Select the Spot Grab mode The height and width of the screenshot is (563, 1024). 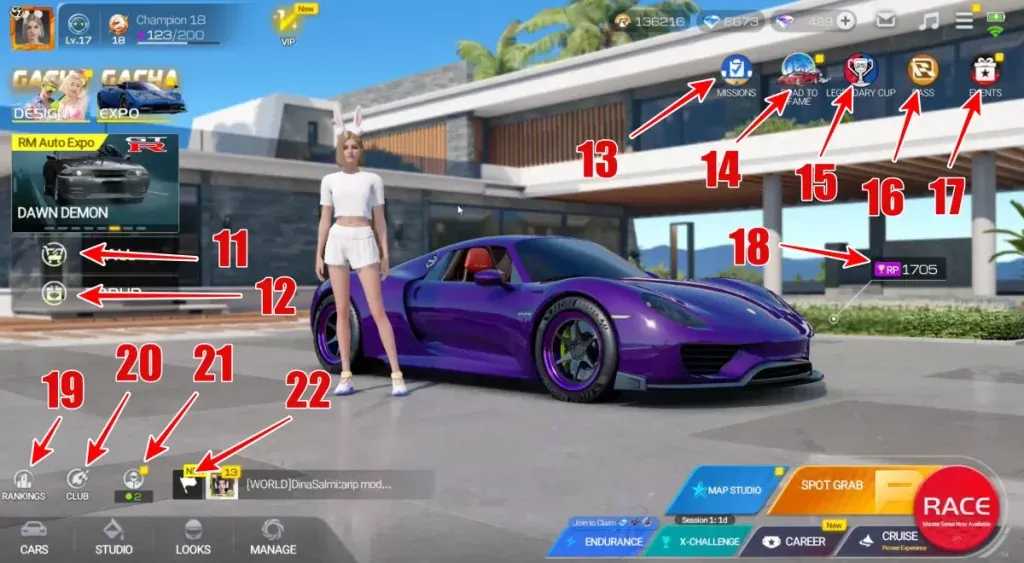pos(835,490)
